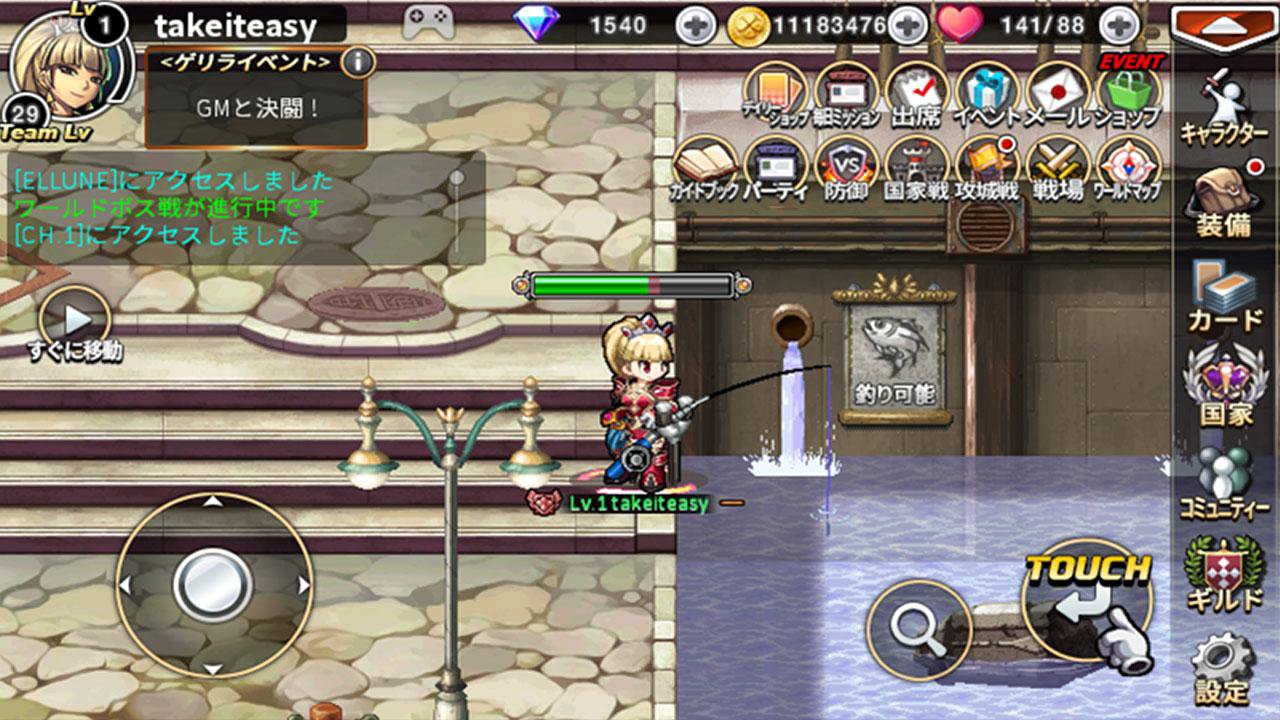Screen dimensions: 1280x720
Task: Open the 装備 equipment bag
Action: [1224, 200]
